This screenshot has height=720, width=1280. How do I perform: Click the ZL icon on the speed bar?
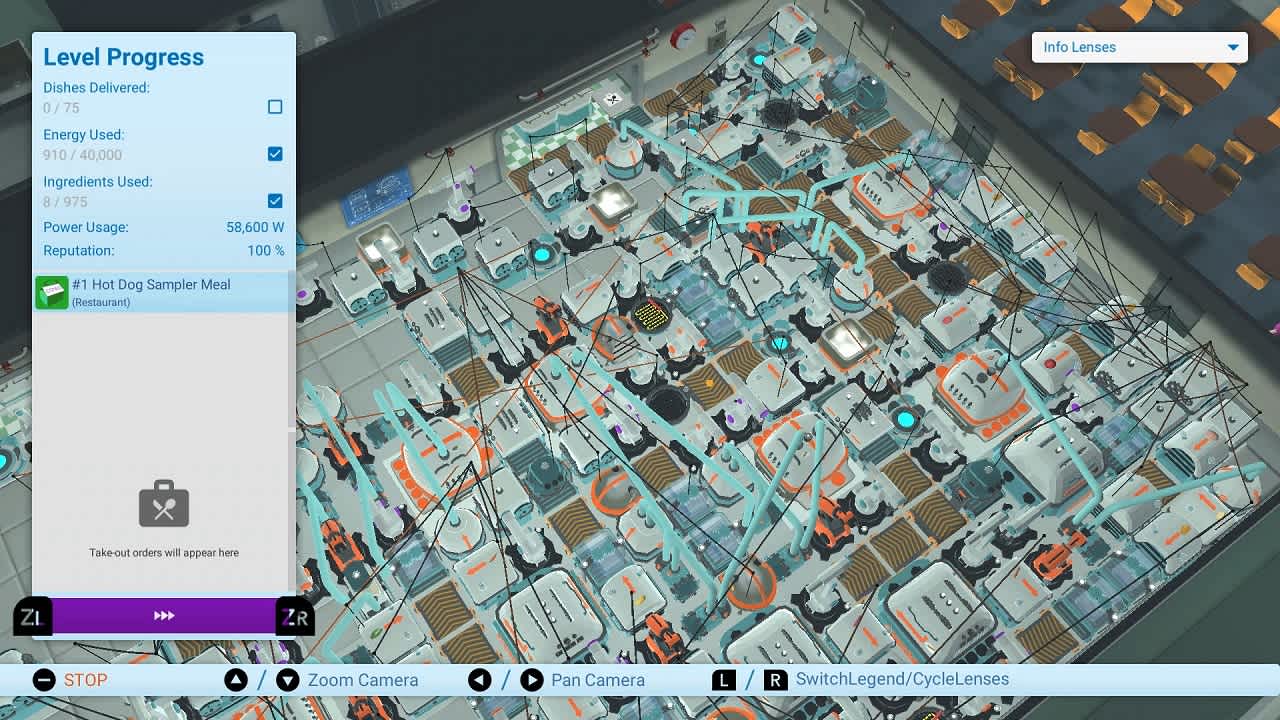coord(31,616)
